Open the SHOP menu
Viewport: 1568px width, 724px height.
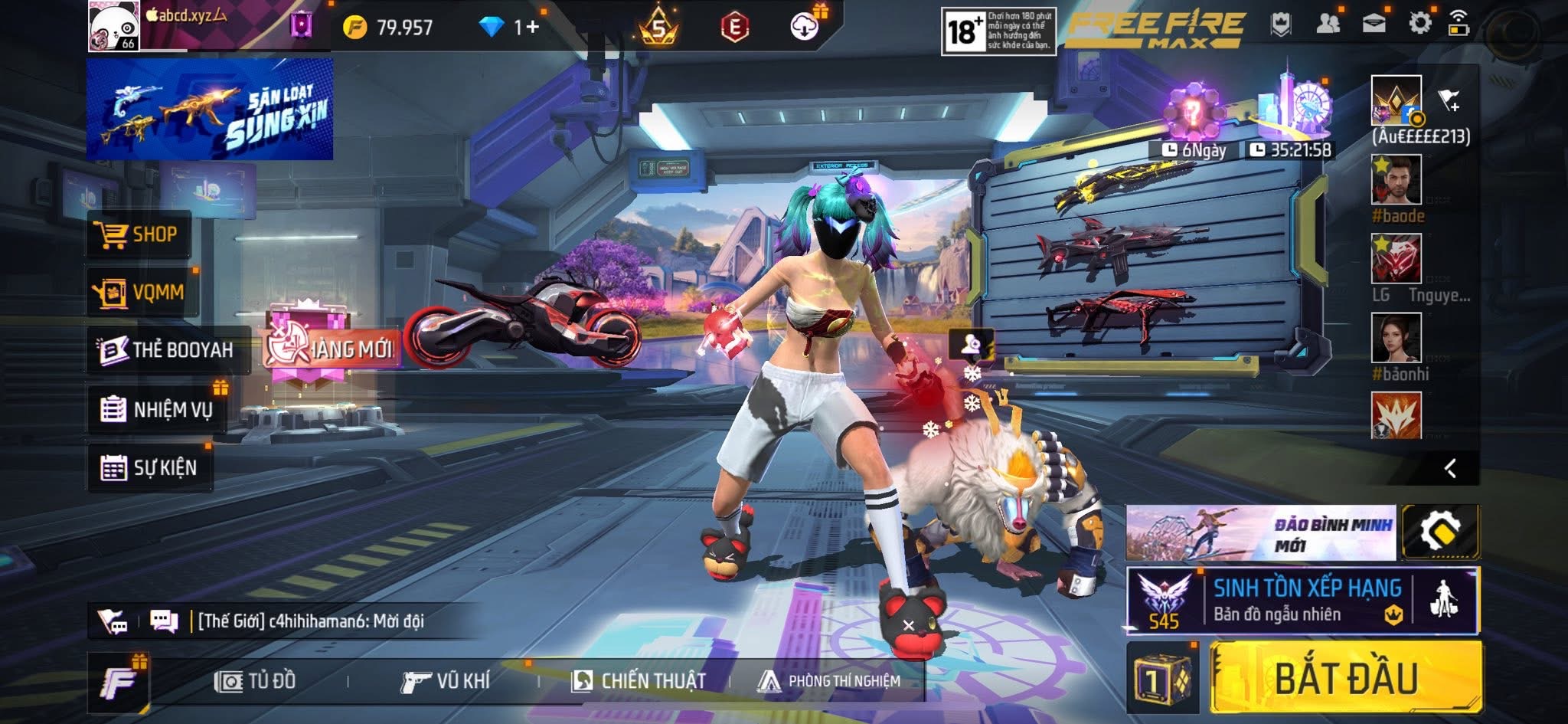pos(139,234)
